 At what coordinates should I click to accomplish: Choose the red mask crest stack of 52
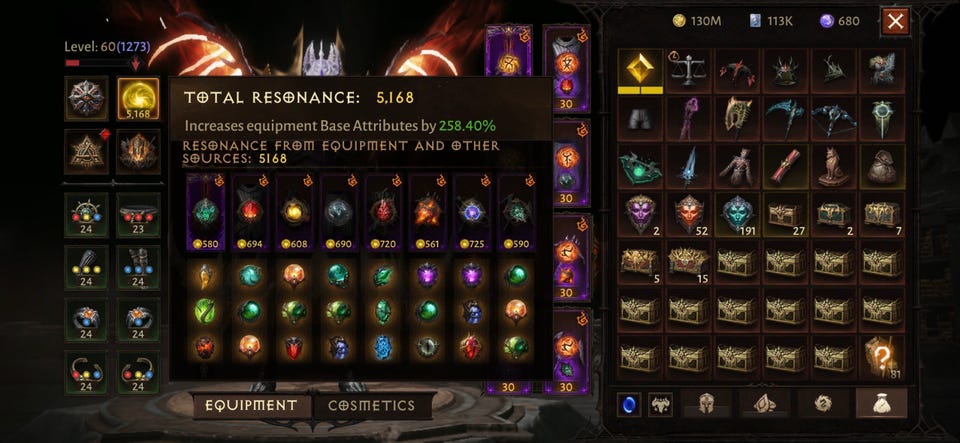pyautogui.click(x=689, y=214)
